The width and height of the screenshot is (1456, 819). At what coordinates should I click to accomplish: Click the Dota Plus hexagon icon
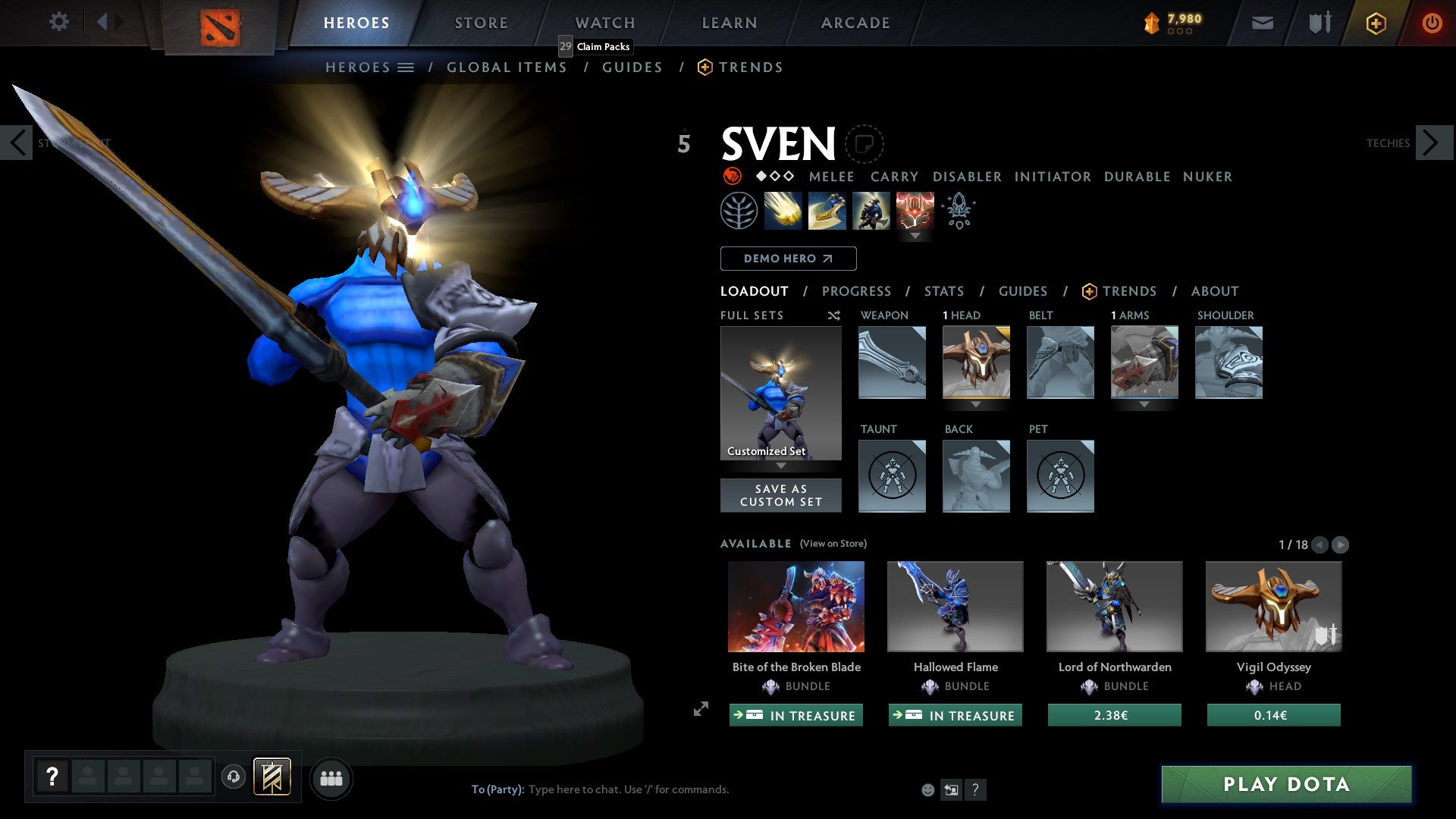[1375, 23]
